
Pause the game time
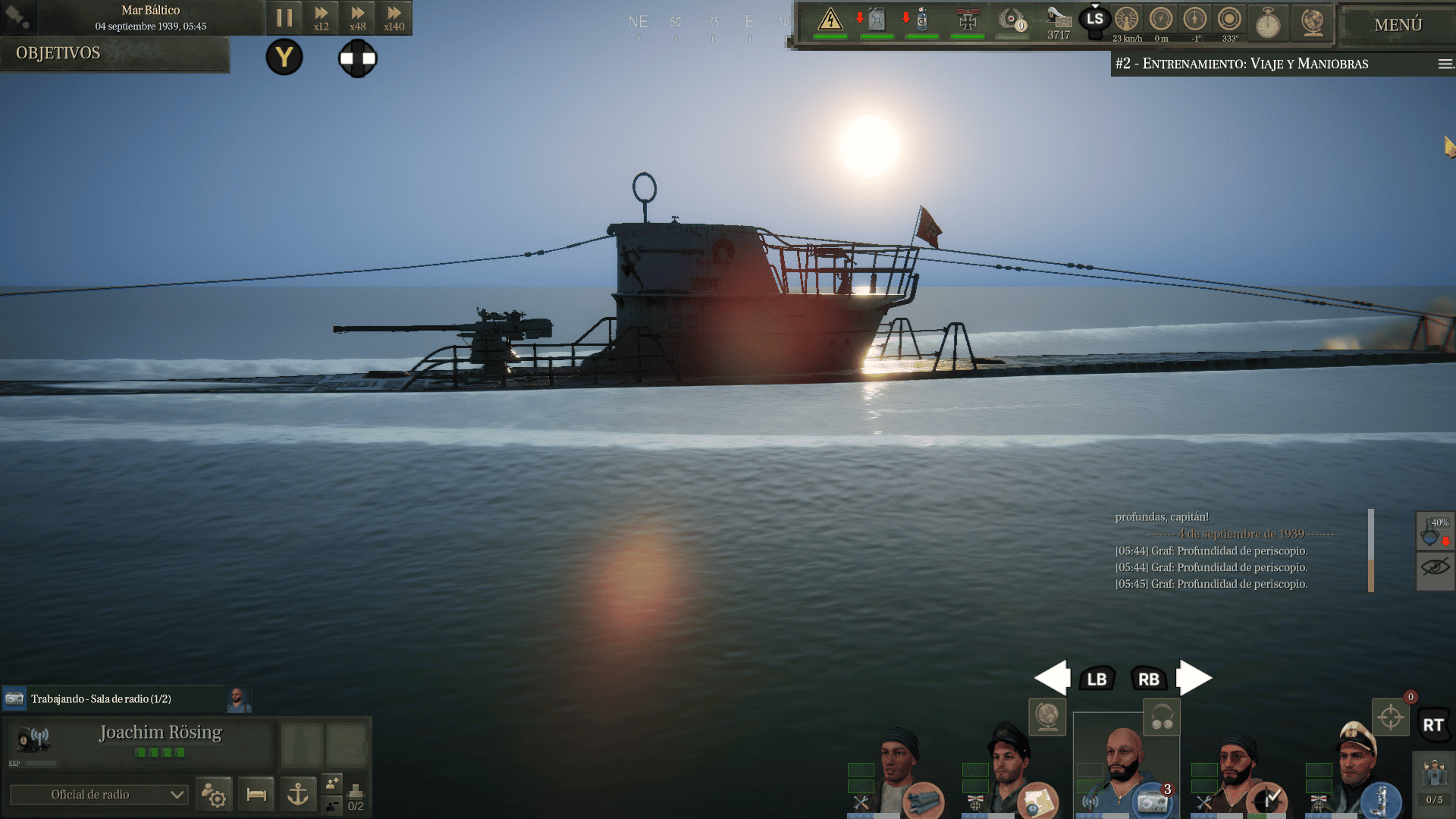tap(284, 17)
